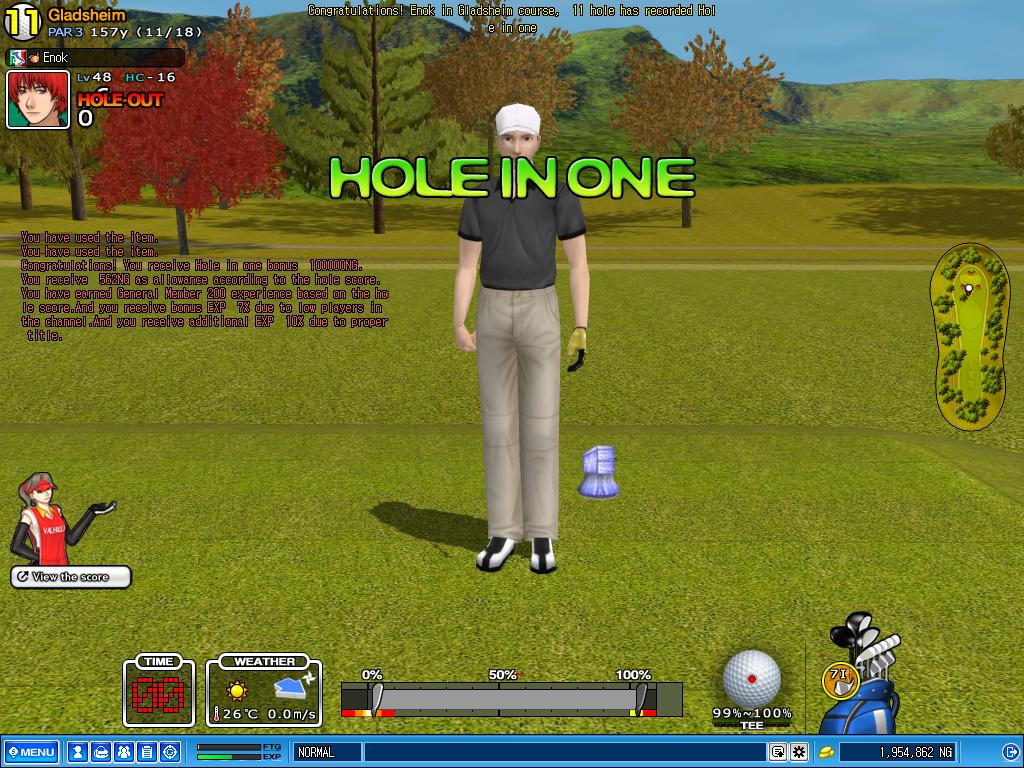Toggle the chat window icon
1024x768 pixels.
tap(778, 752)
